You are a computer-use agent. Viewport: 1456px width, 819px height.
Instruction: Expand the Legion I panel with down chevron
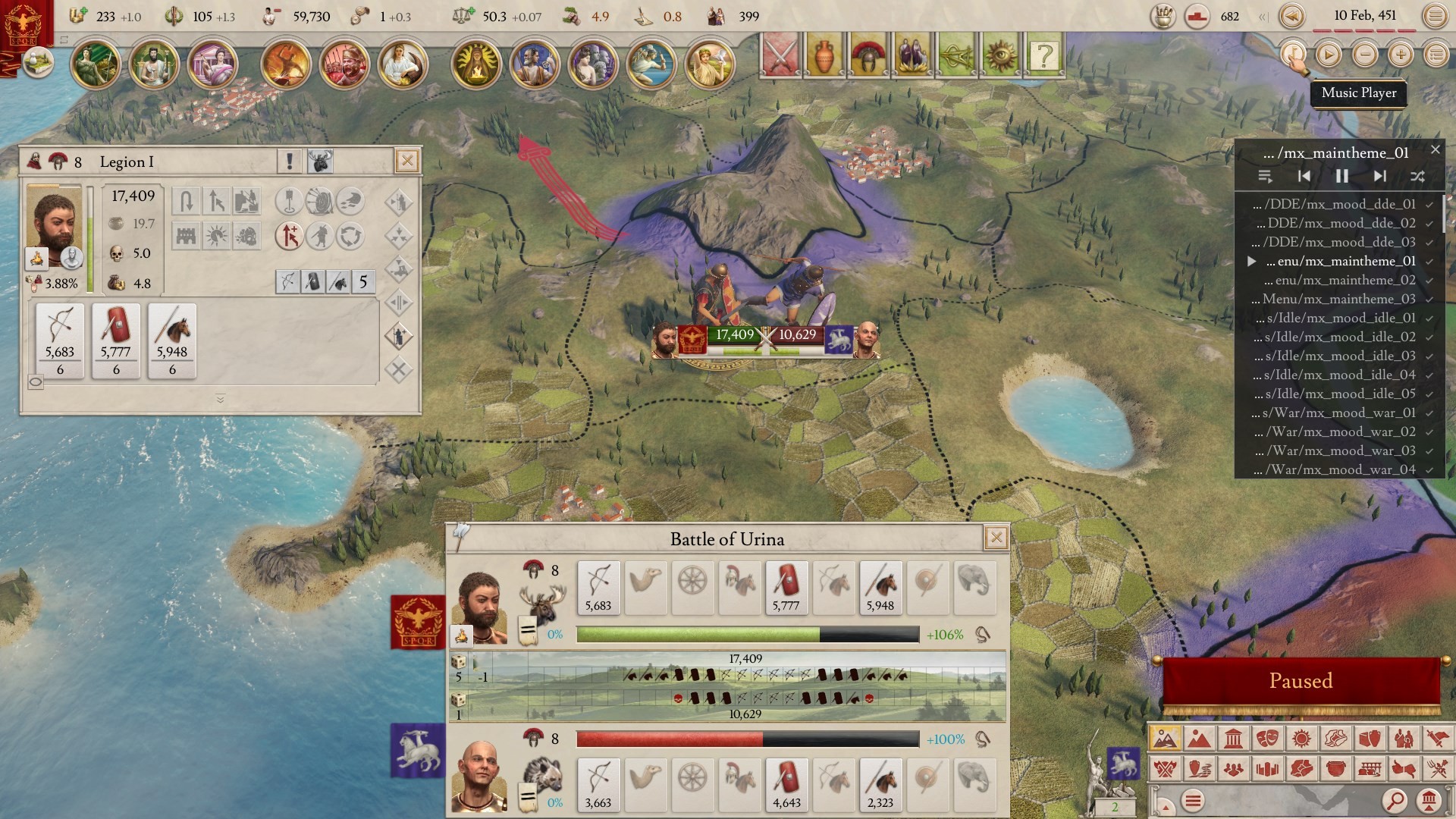pyautogui.click(x=220, y=399)
